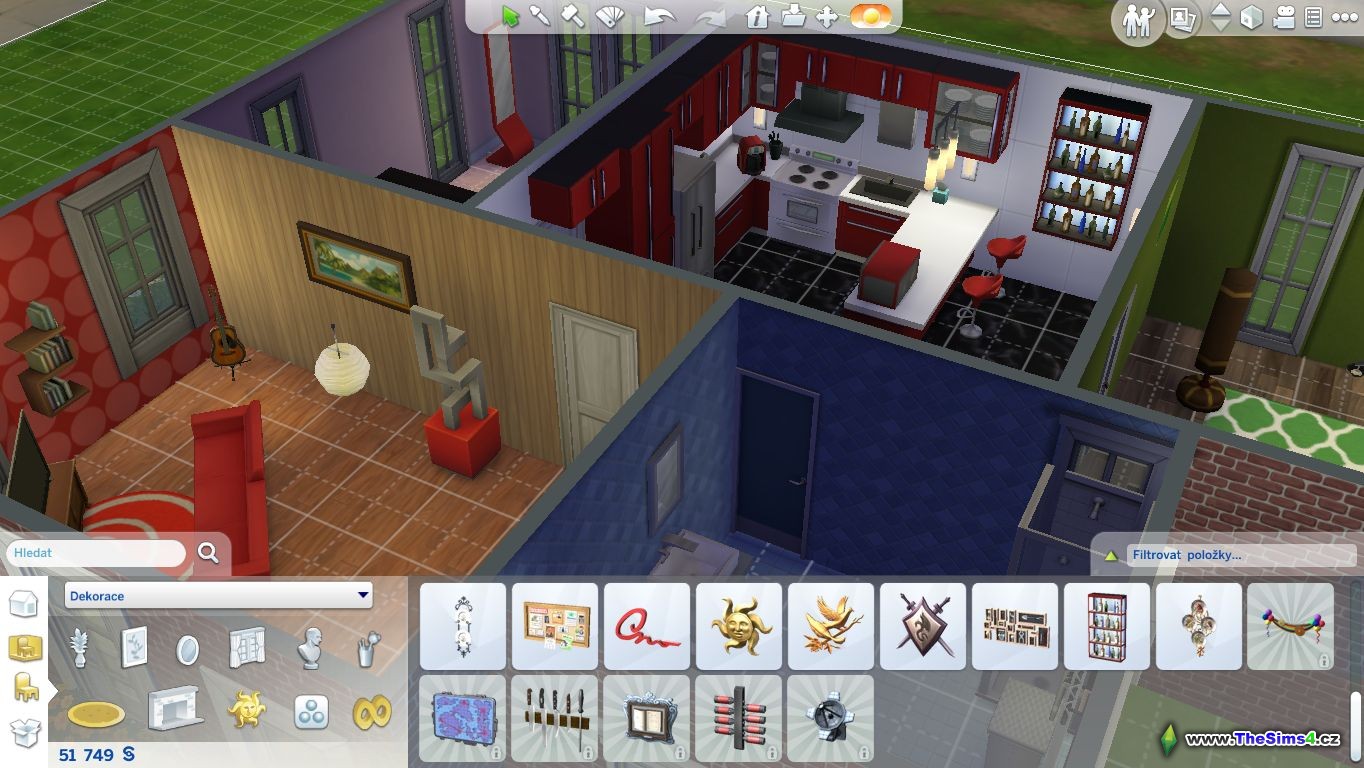Pick the bottle display shelf item
1364x768 pixels.
click(1107, 626)
